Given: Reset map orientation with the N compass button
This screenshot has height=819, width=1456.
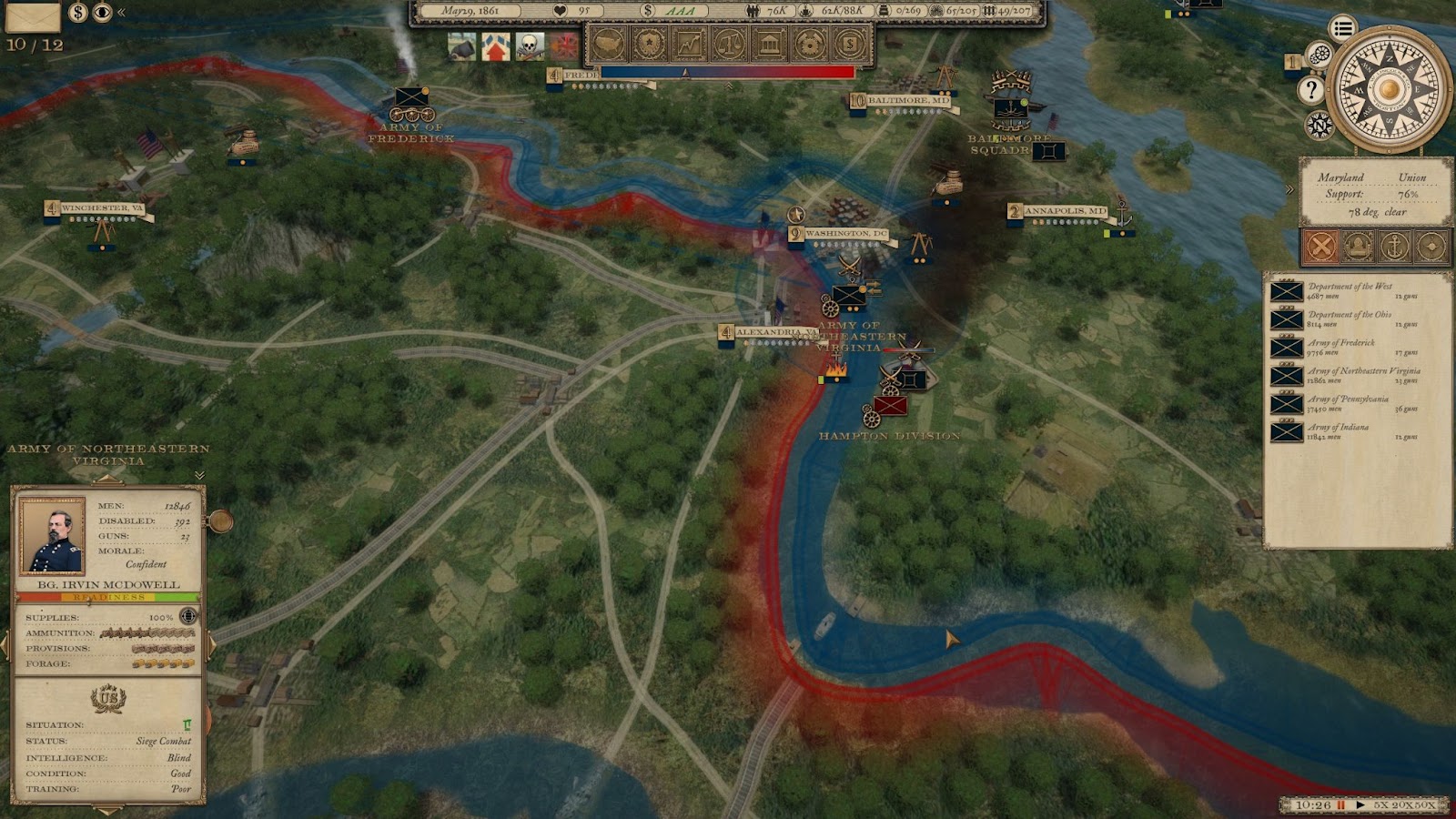Looking at the screenshot, I should pos(1319,125).
